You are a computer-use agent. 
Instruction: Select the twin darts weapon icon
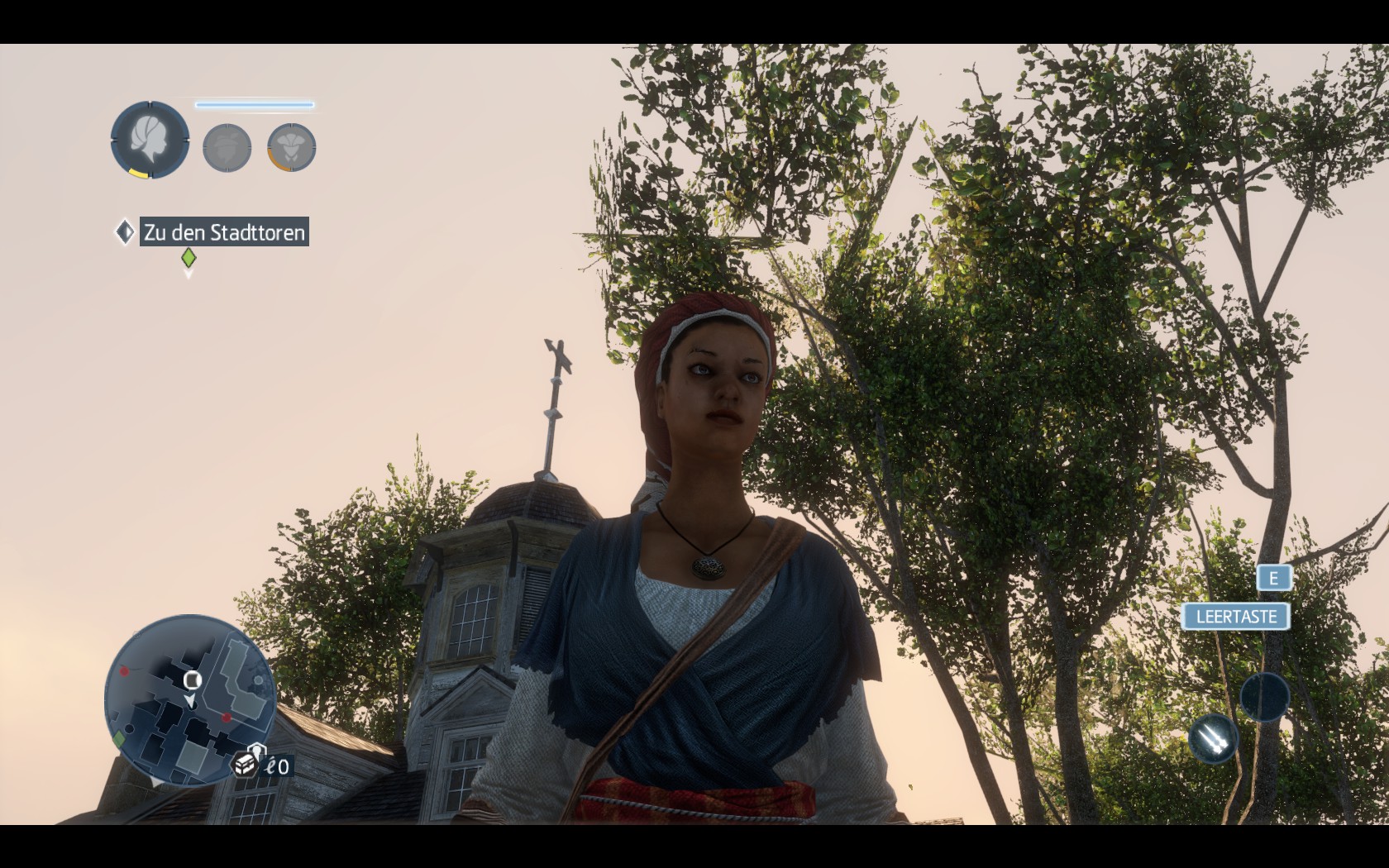(1212, 738)
